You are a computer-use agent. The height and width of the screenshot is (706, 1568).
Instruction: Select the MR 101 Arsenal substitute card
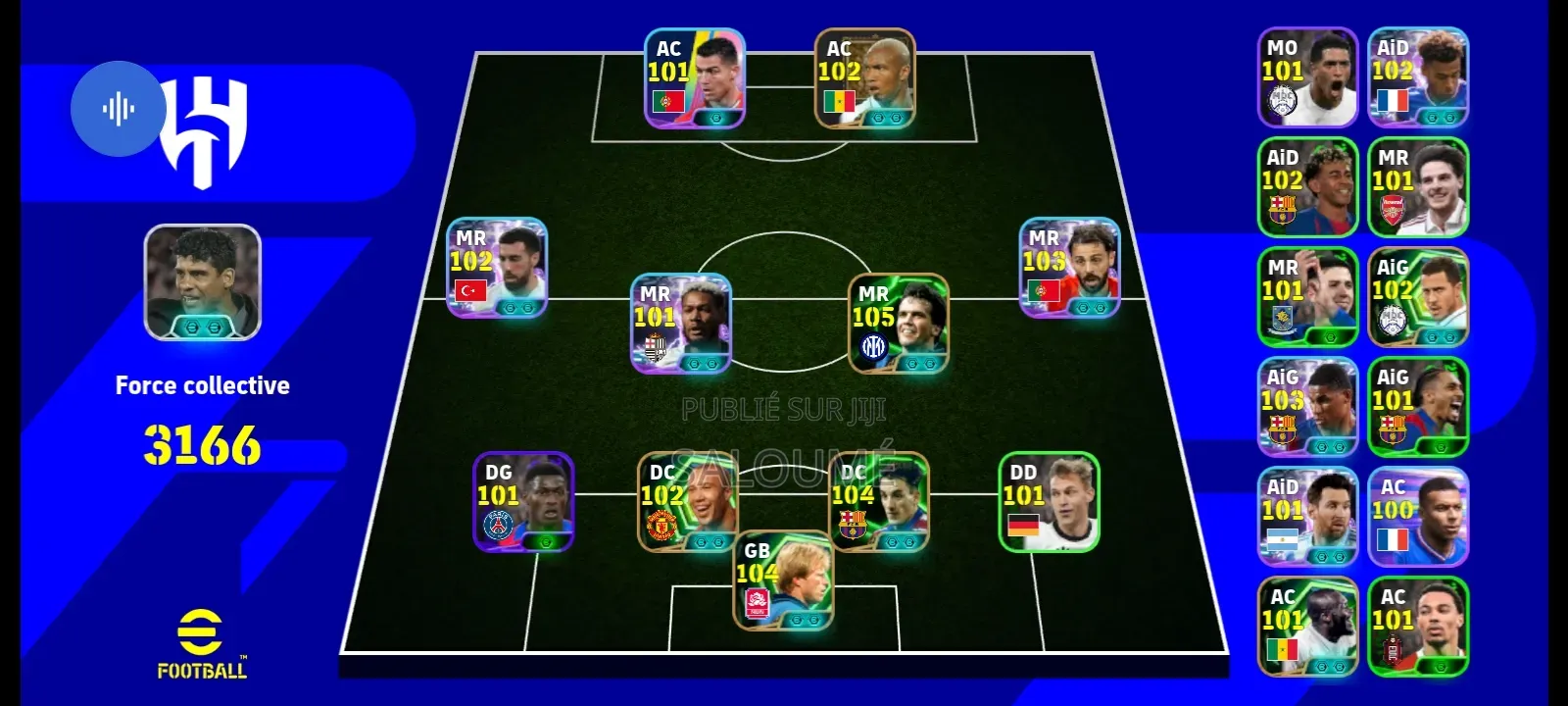tap(1418, 187)
